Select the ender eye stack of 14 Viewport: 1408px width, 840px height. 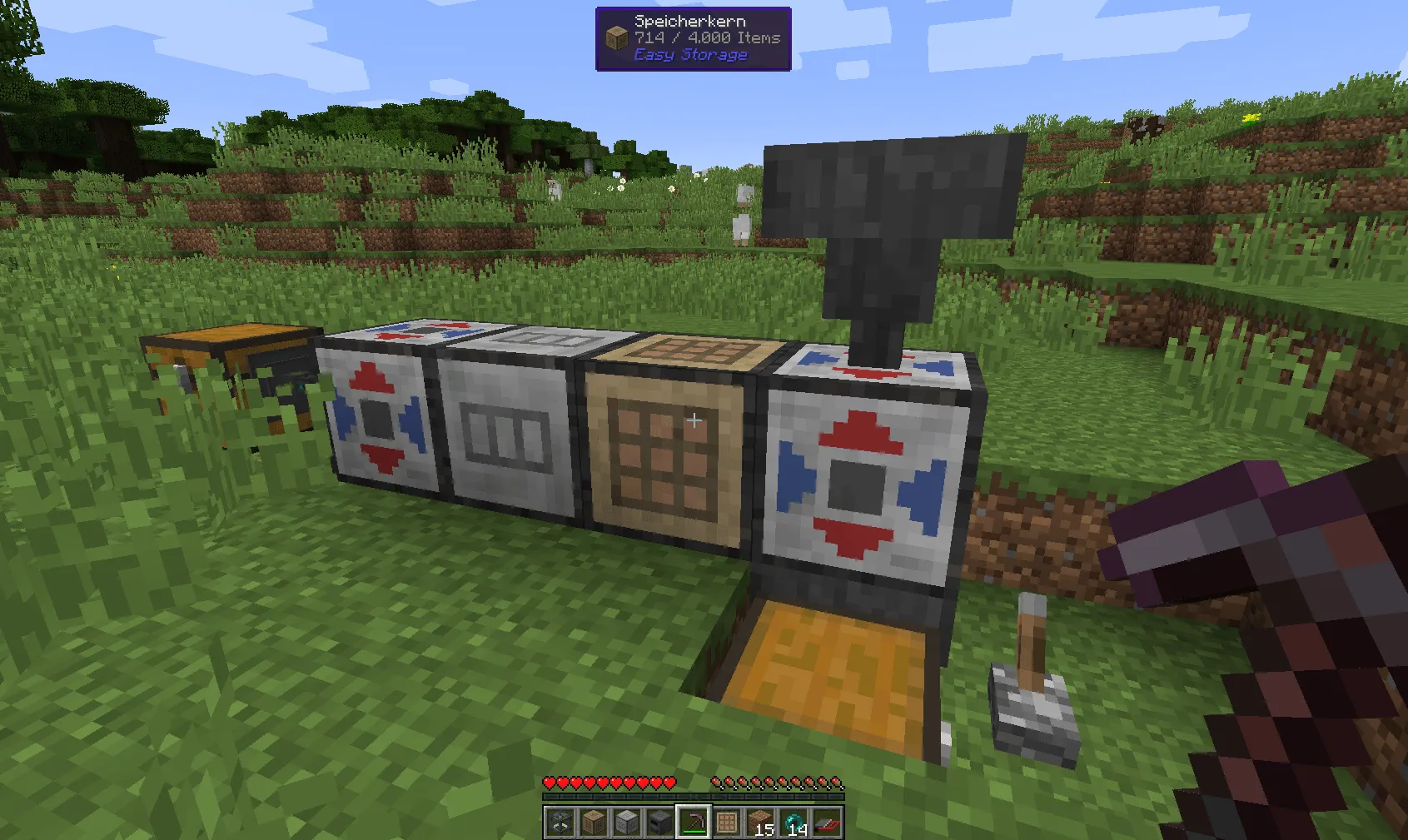[793, 820]
